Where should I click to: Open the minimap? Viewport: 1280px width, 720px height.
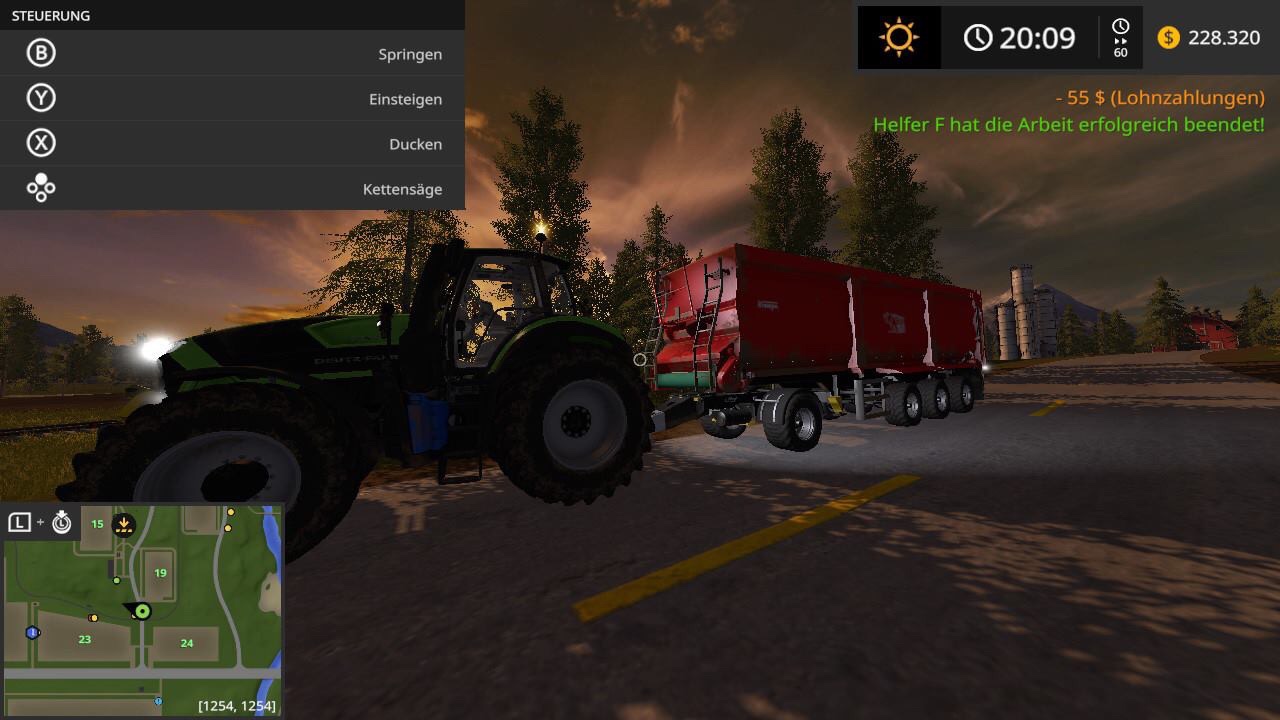(x=143, y=610)
